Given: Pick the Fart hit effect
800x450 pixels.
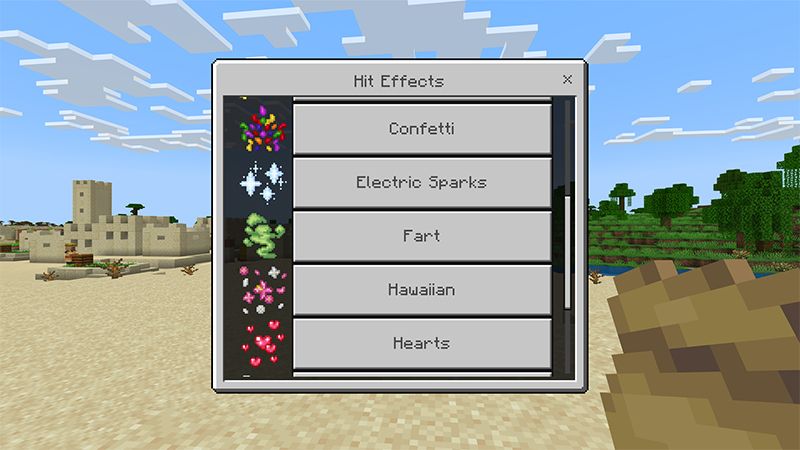Looking at the screenshot, I should 421,236.
